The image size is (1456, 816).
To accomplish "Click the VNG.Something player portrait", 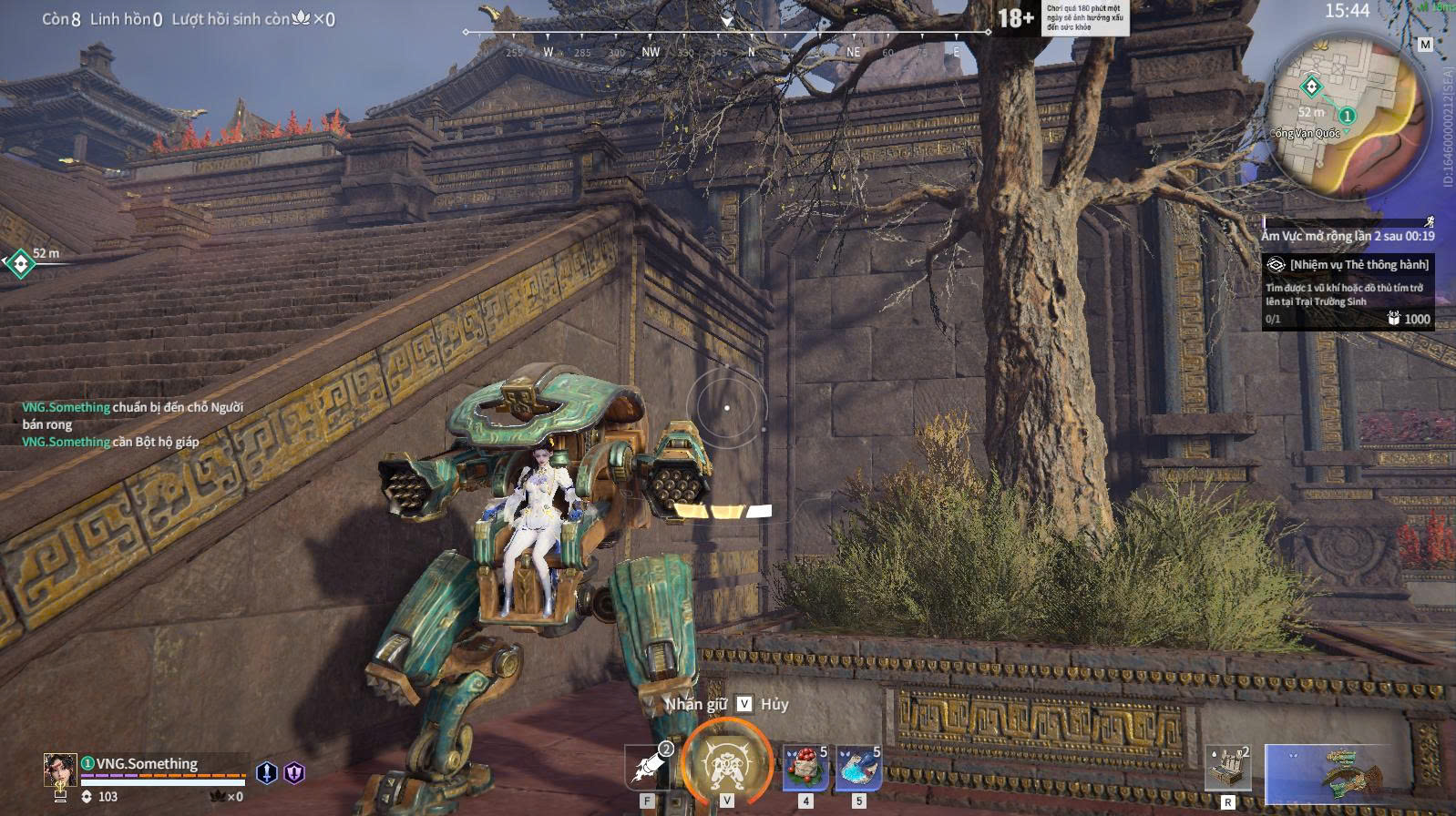I will click(60, 770).
